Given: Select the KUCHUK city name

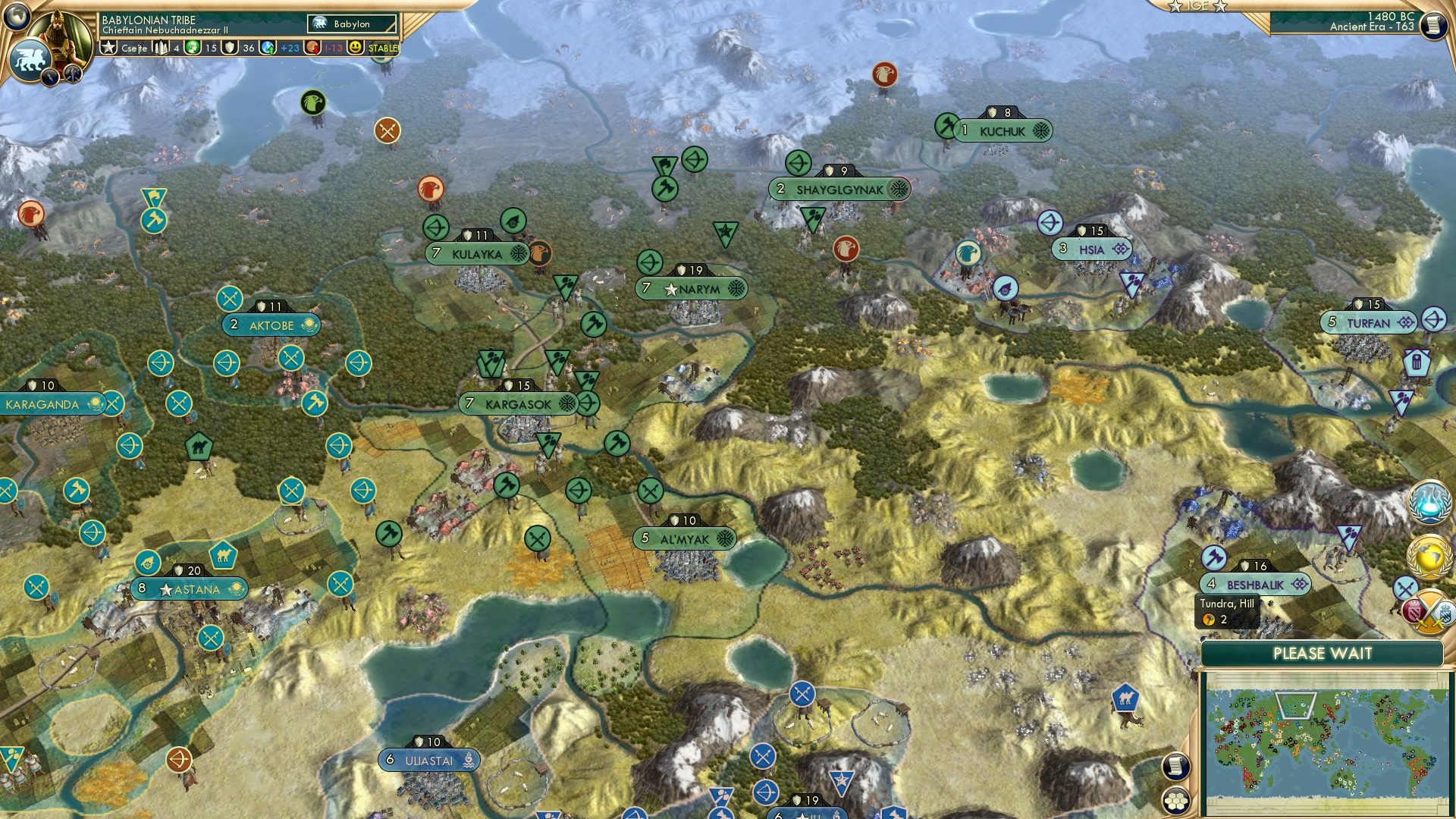Looking at the screenshot, I should click(x=1001, y=130).
